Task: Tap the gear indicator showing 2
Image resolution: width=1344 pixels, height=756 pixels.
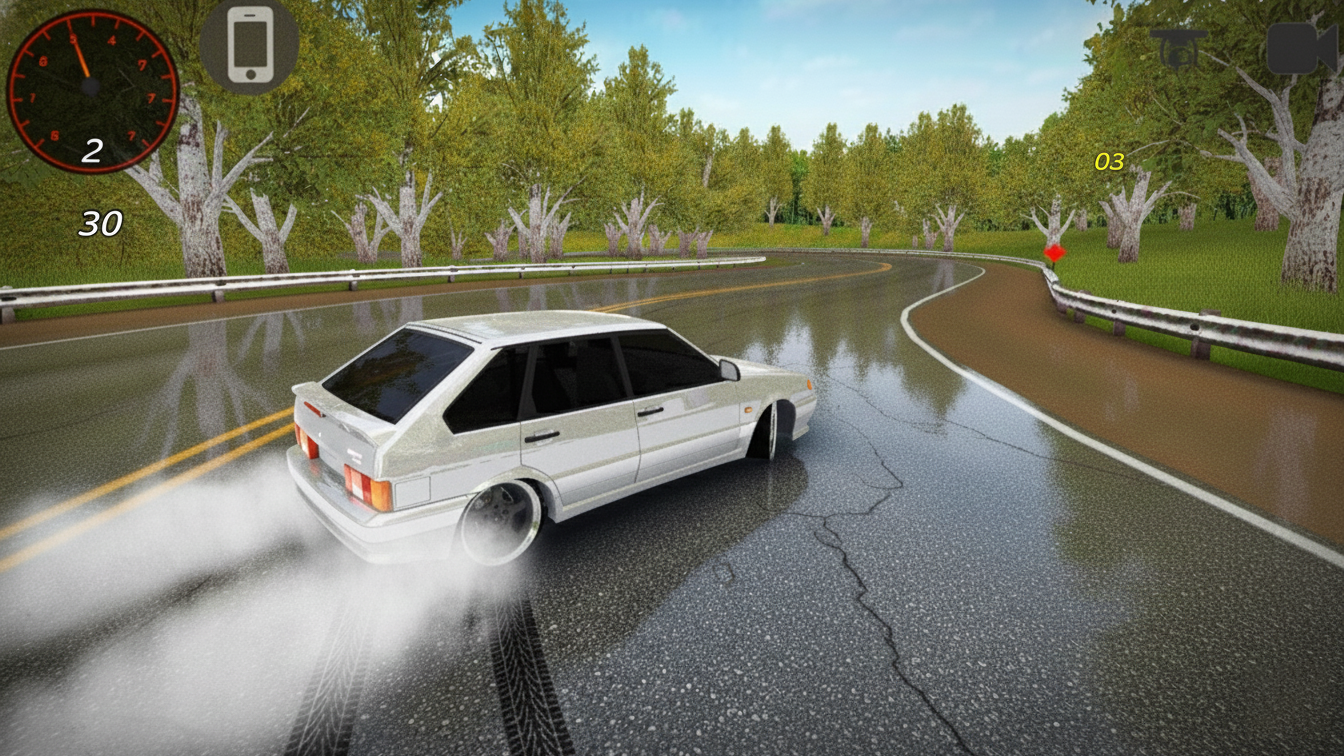Action: [94, 152]
